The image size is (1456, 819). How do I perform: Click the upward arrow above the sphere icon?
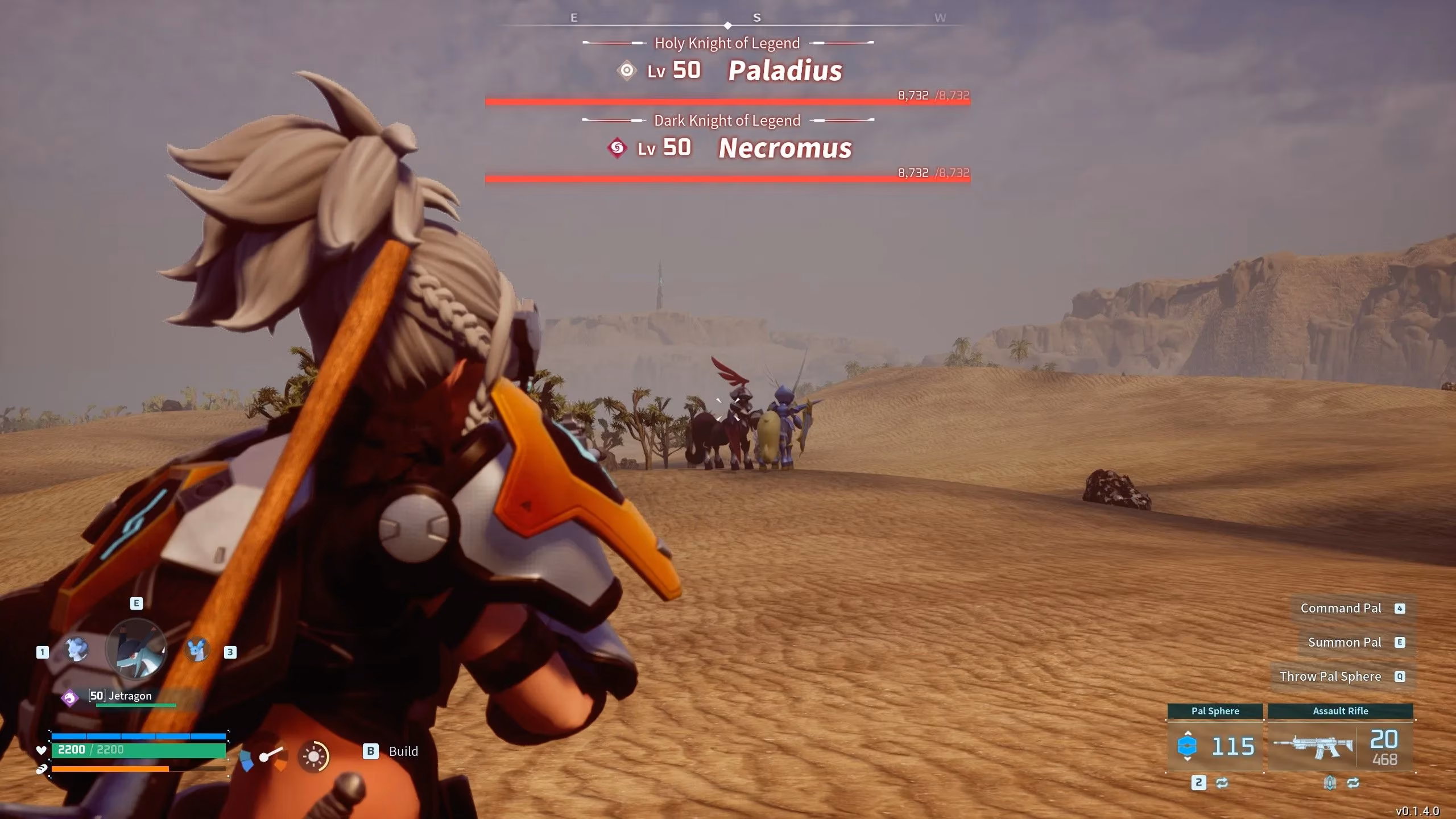(1188, 734)
